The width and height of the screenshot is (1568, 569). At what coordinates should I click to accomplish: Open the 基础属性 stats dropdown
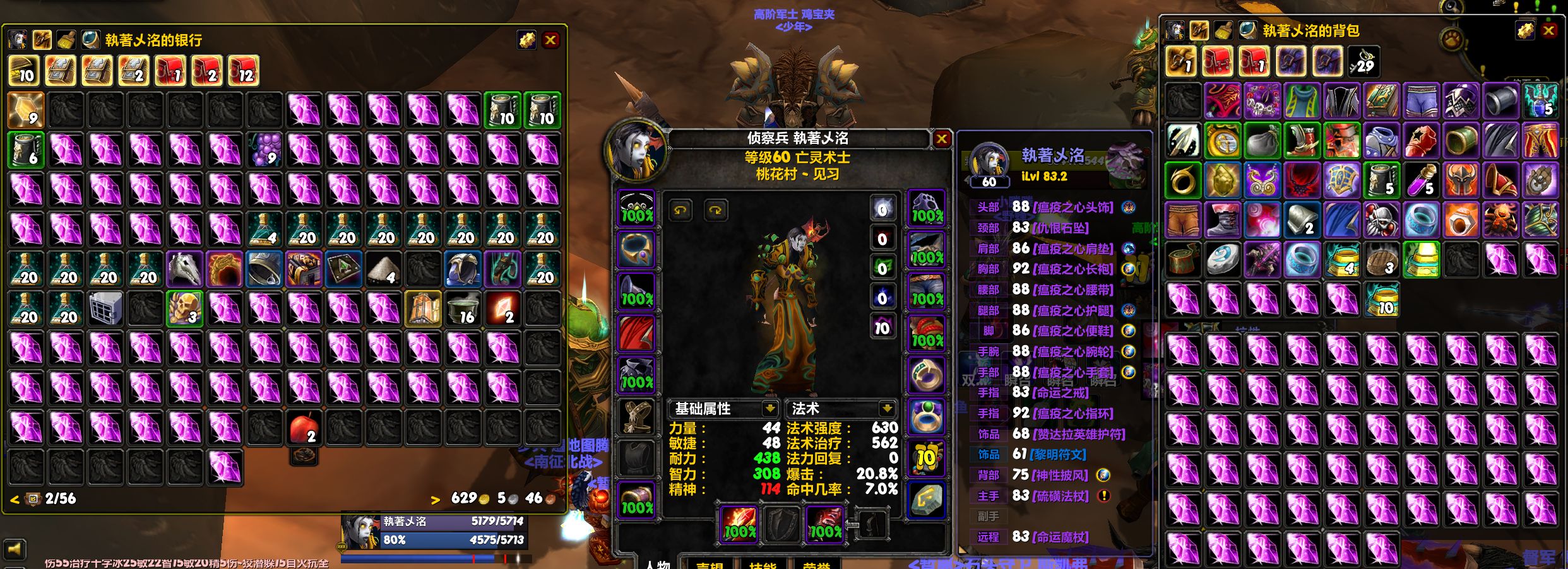pos(769,408)
